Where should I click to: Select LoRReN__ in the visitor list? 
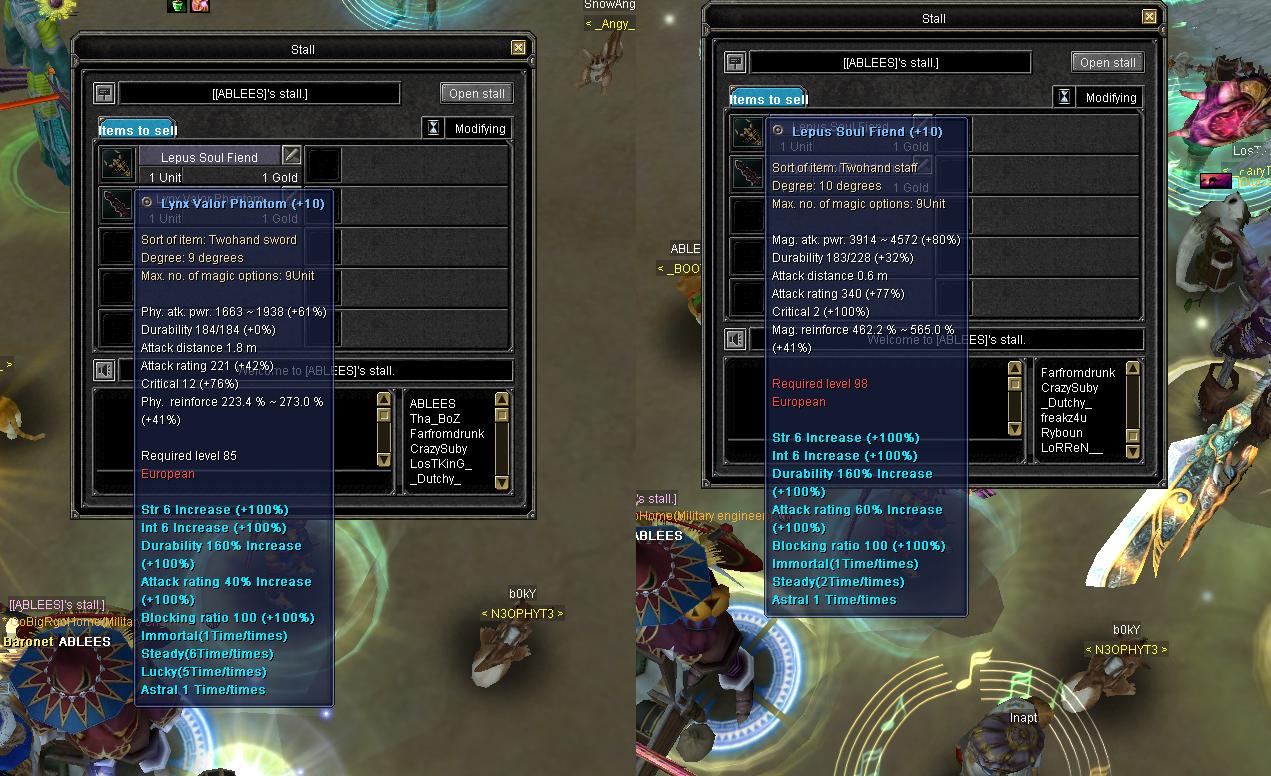(x=1071, y=448)
